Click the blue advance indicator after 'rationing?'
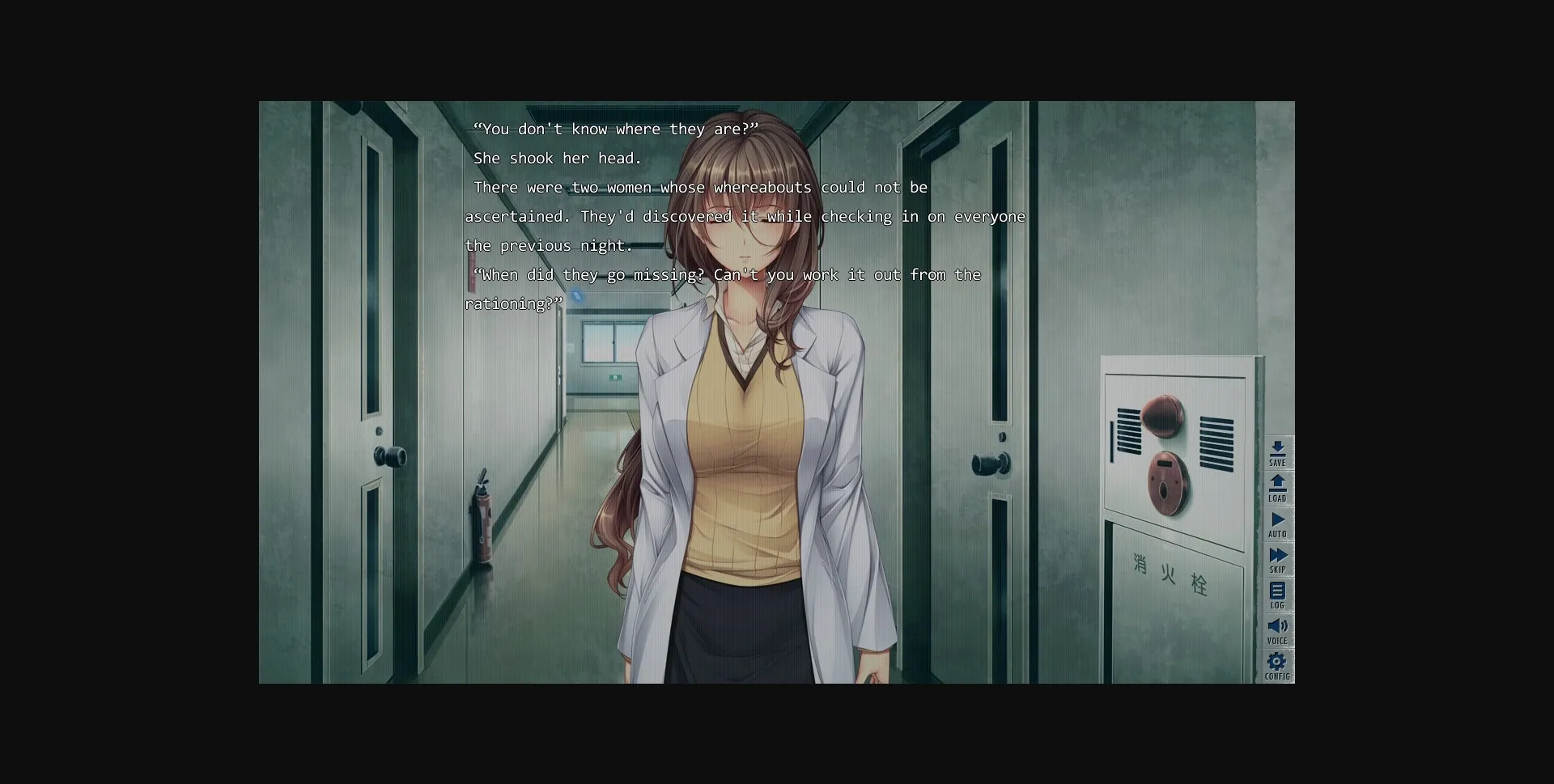Image resolution: width=1554 pixels, height=784 pixels. pyautogui.click(x=576, y=296)
